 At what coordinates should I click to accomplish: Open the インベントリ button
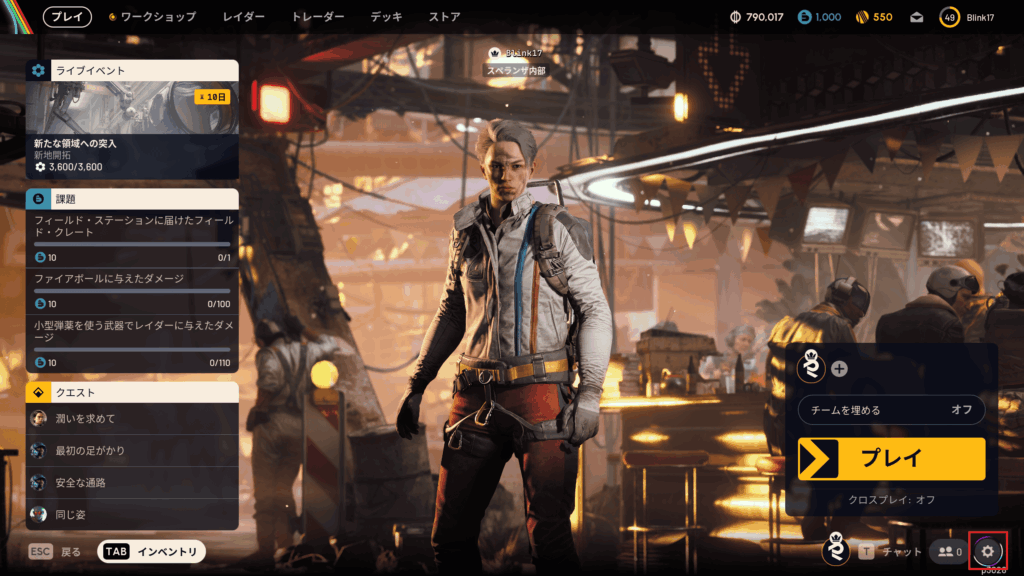(x=151, y=551)
